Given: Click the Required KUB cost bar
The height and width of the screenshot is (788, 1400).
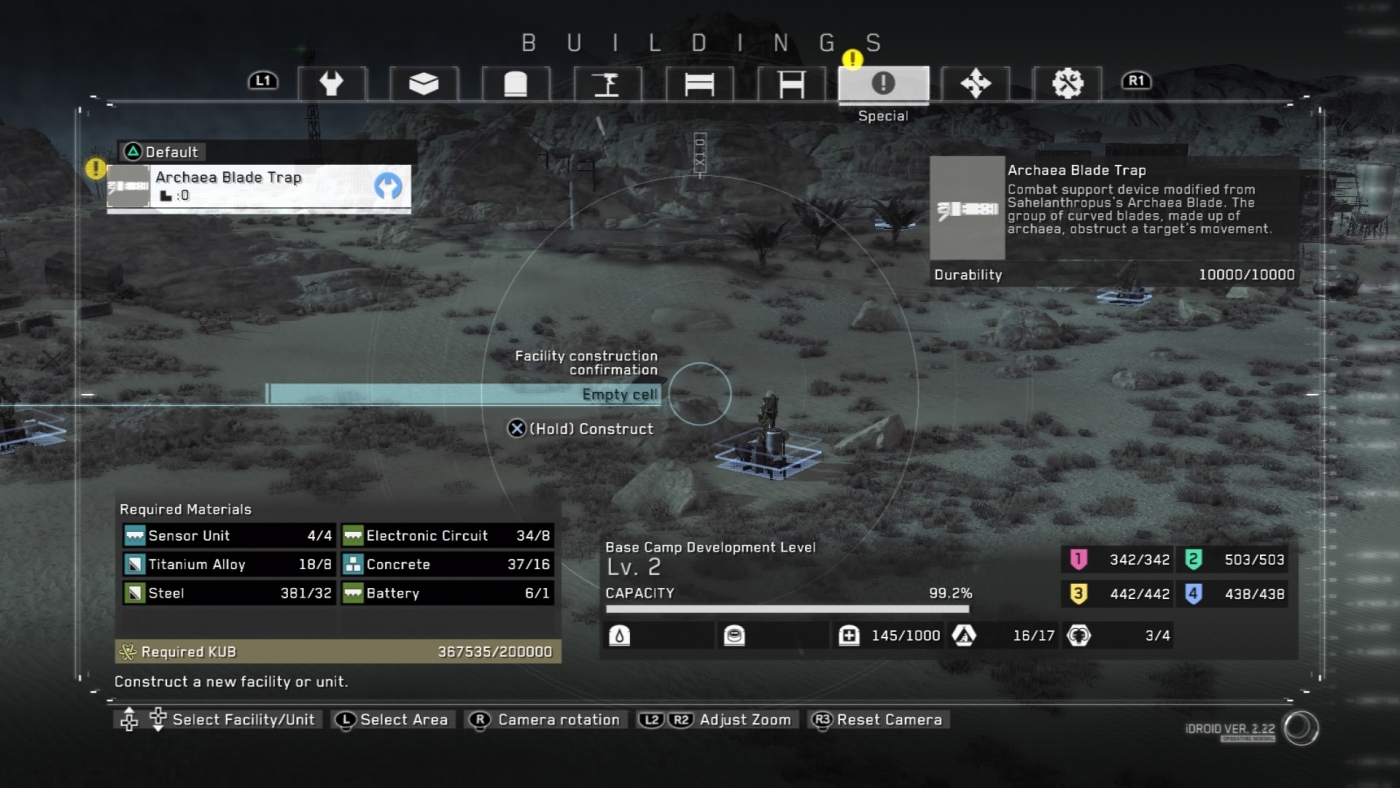Looking at the screenshot, I should coord(340,650).
